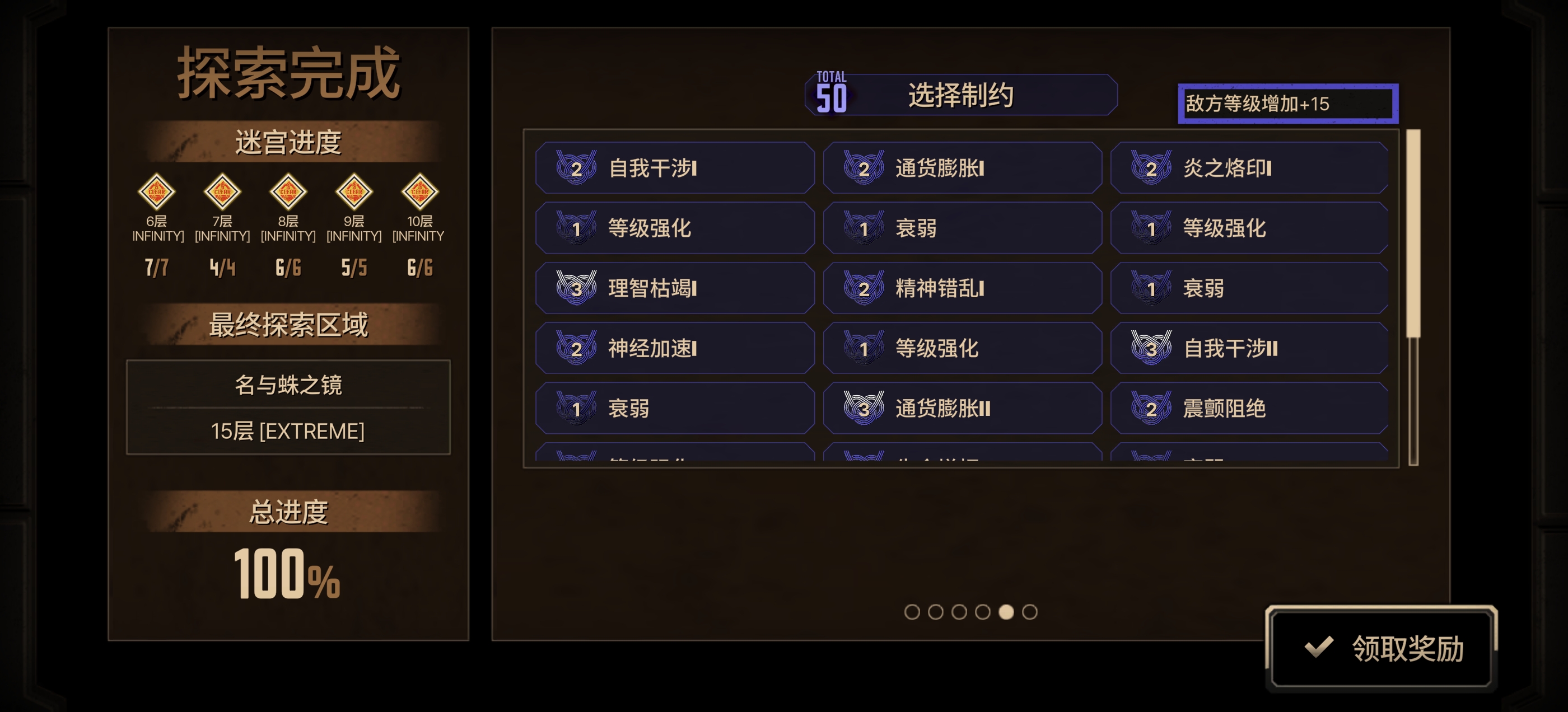Image resolution: width=1568 pixels, height=712 pixels.
Task: Select the 自我干涉I constraint icon
Action: coord(575,168)
